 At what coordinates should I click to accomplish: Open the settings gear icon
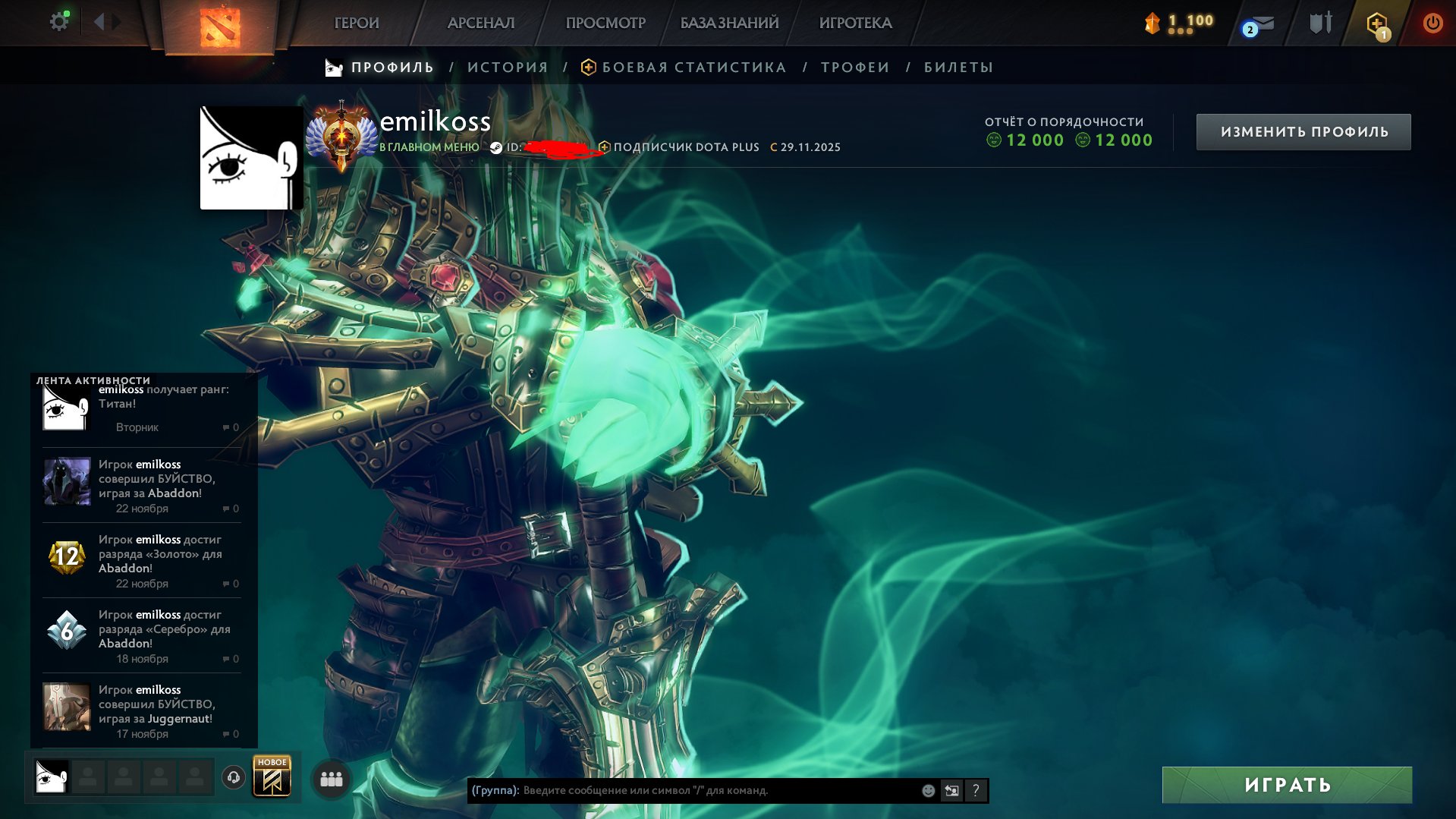click(59, 20)
